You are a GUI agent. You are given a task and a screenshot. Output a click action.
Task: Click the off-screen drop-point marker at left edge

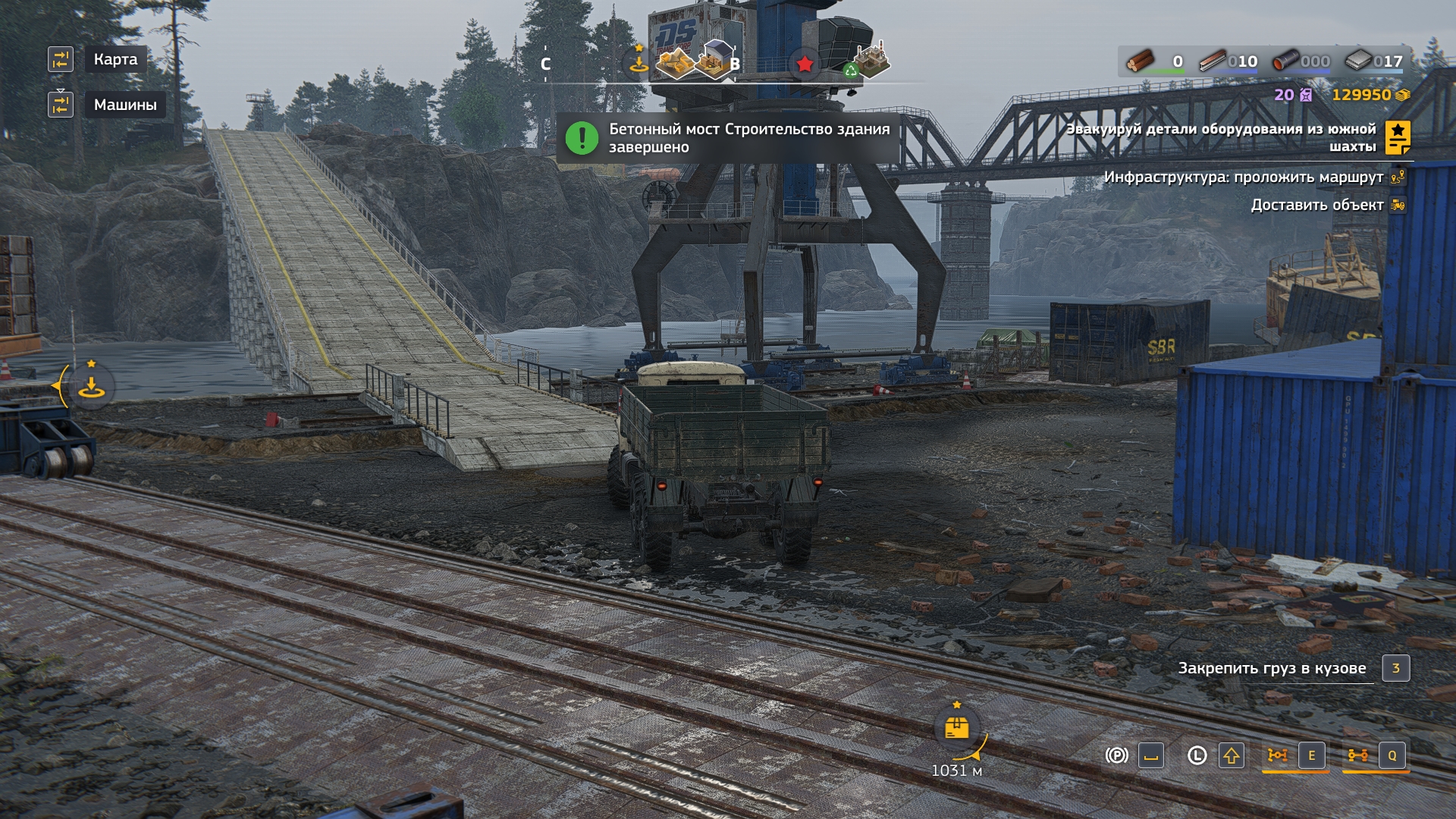(91, 387)
